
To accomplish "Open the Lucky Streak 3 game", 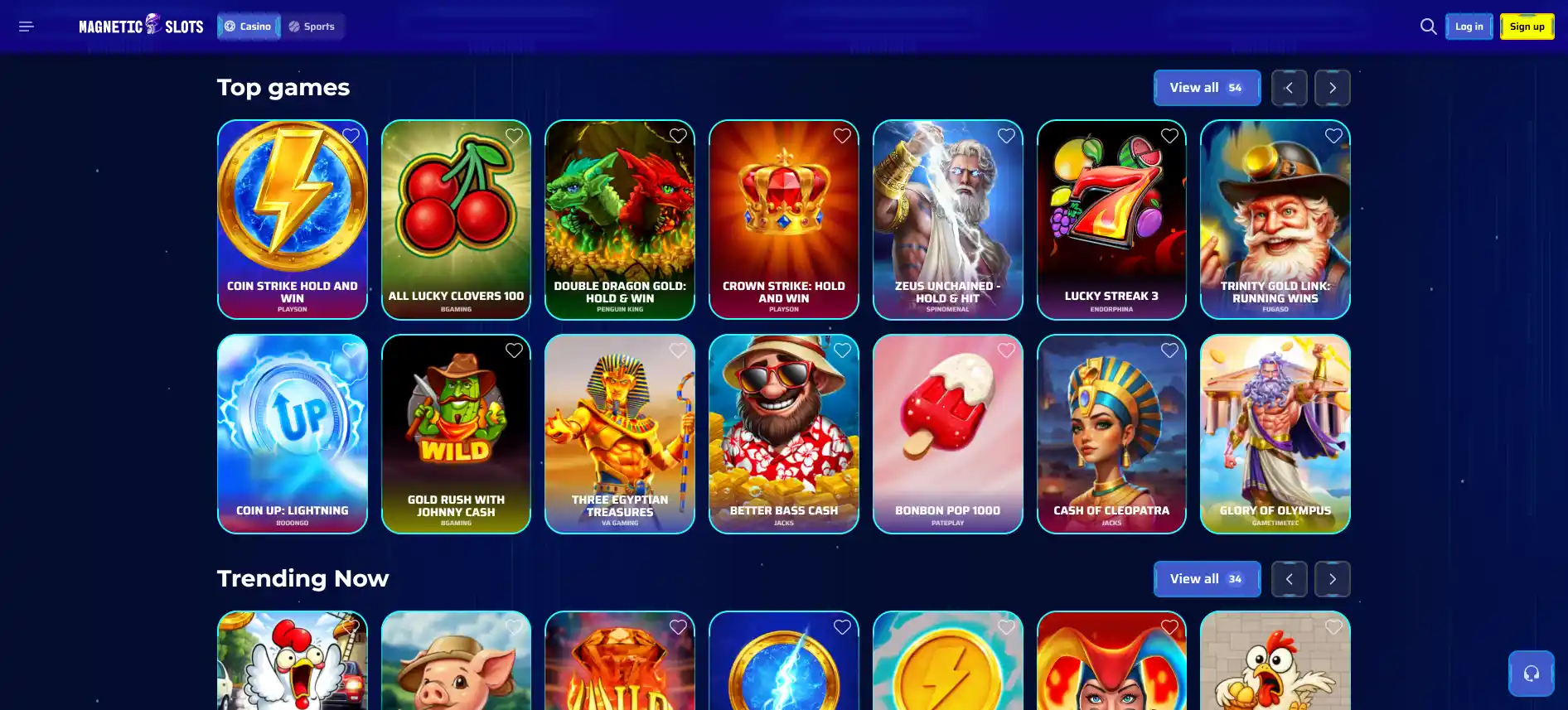I will coord(1111,220).
